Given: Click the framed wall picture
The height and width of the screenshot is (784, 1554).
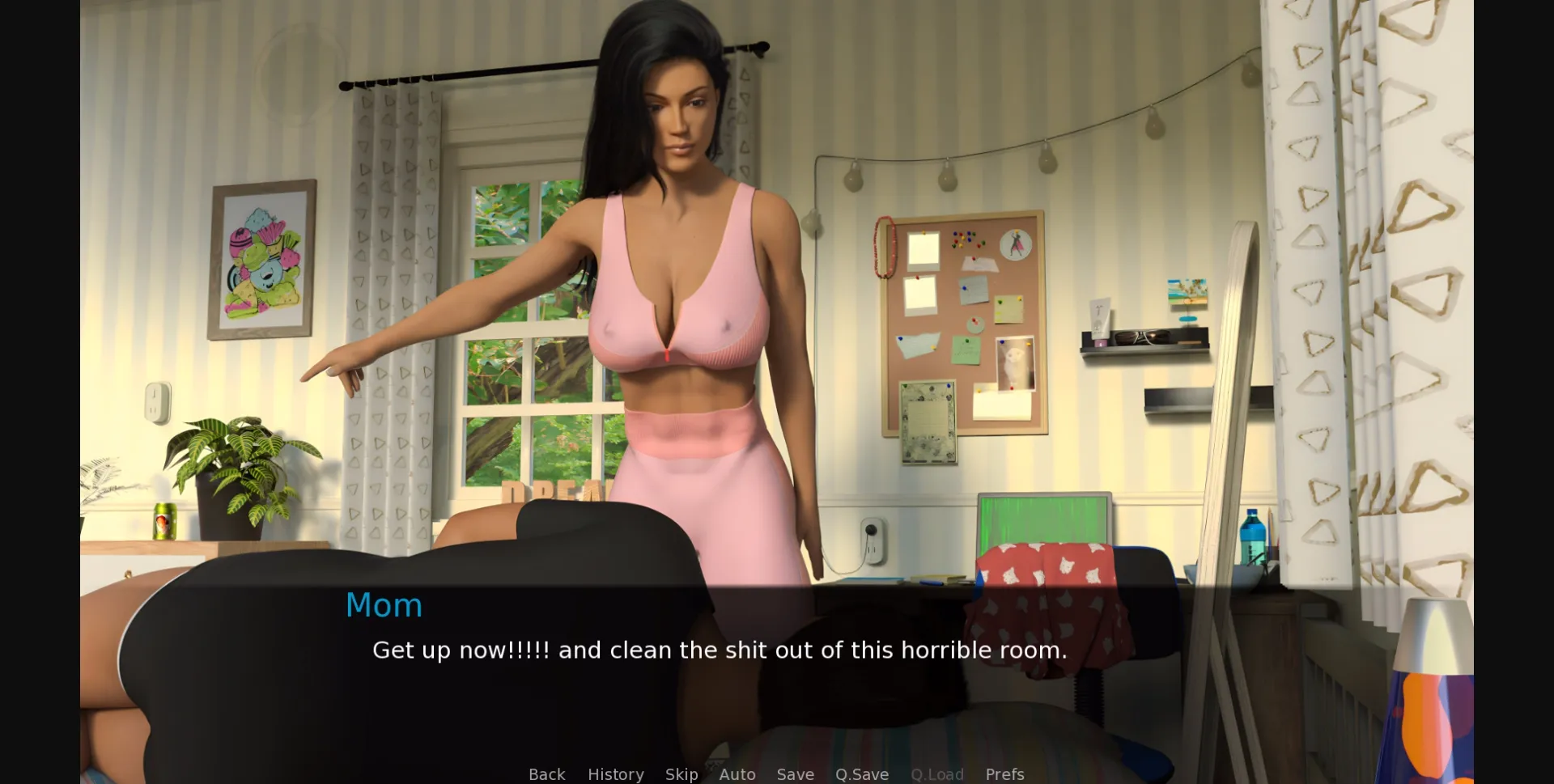Looking at the screenshot, I should pyautogui.click(x=263, y=259).
